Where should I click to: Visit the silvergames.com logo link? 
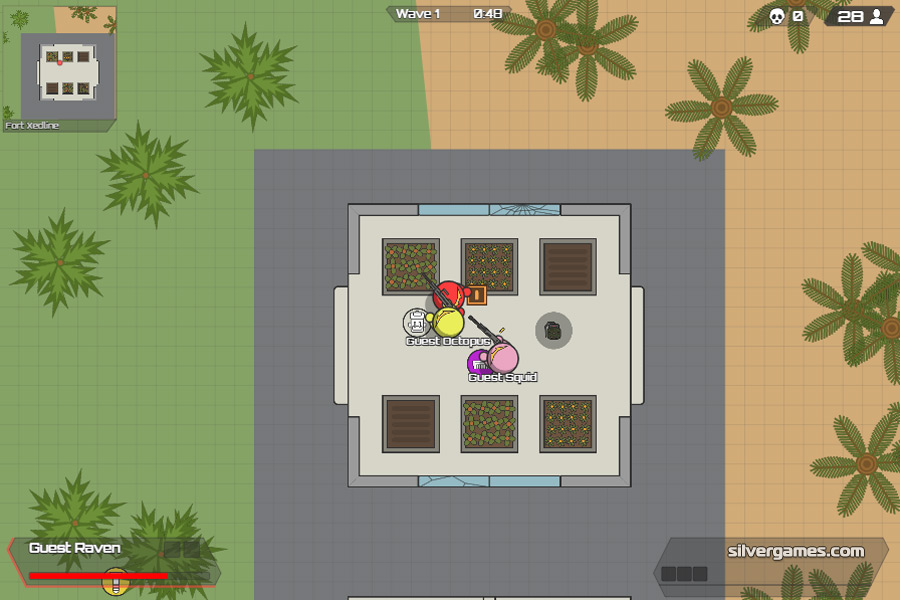tap(796, 551)
